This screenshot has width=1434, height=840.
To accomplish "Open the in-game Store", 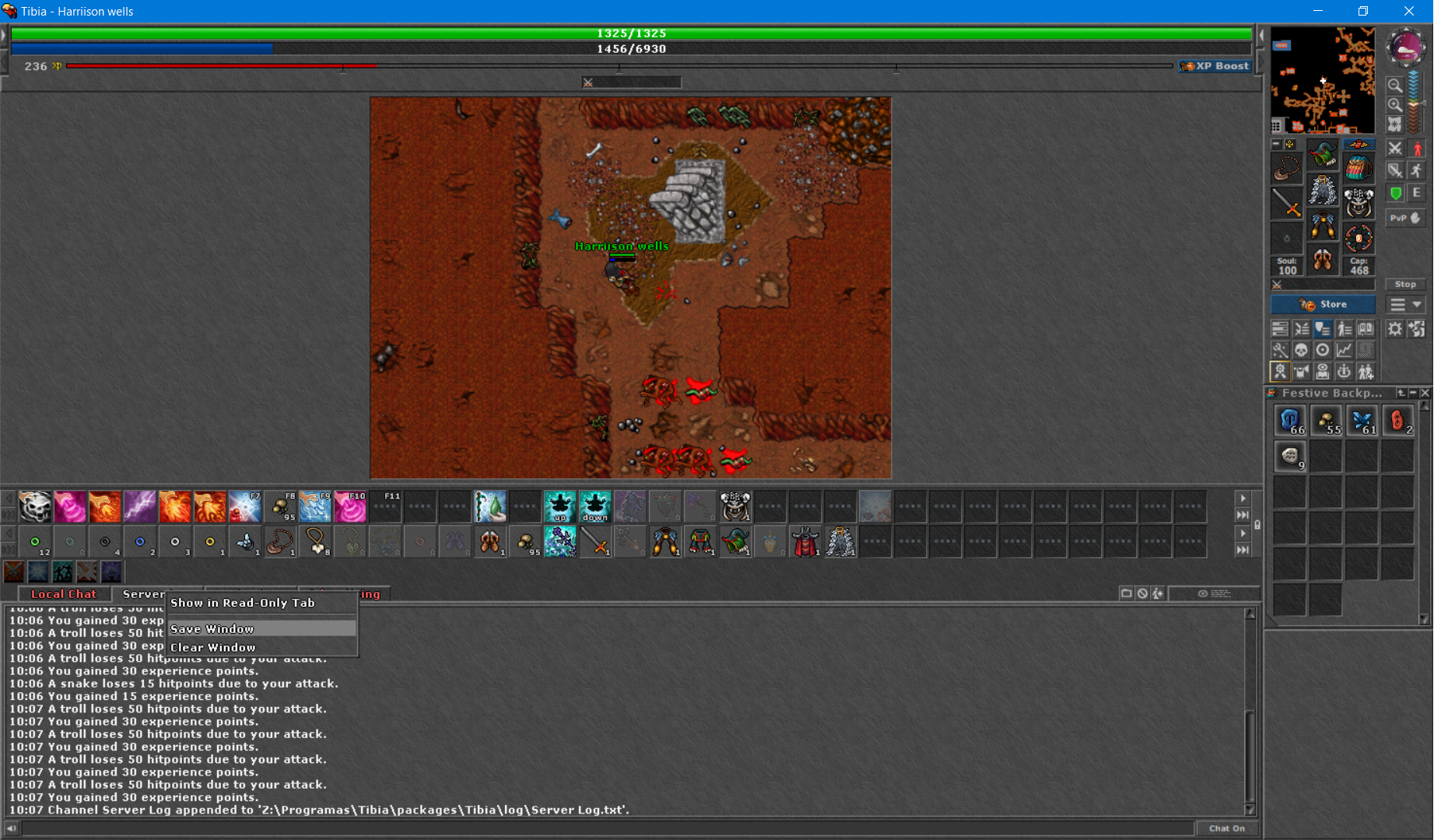I will pos(1323,304).
